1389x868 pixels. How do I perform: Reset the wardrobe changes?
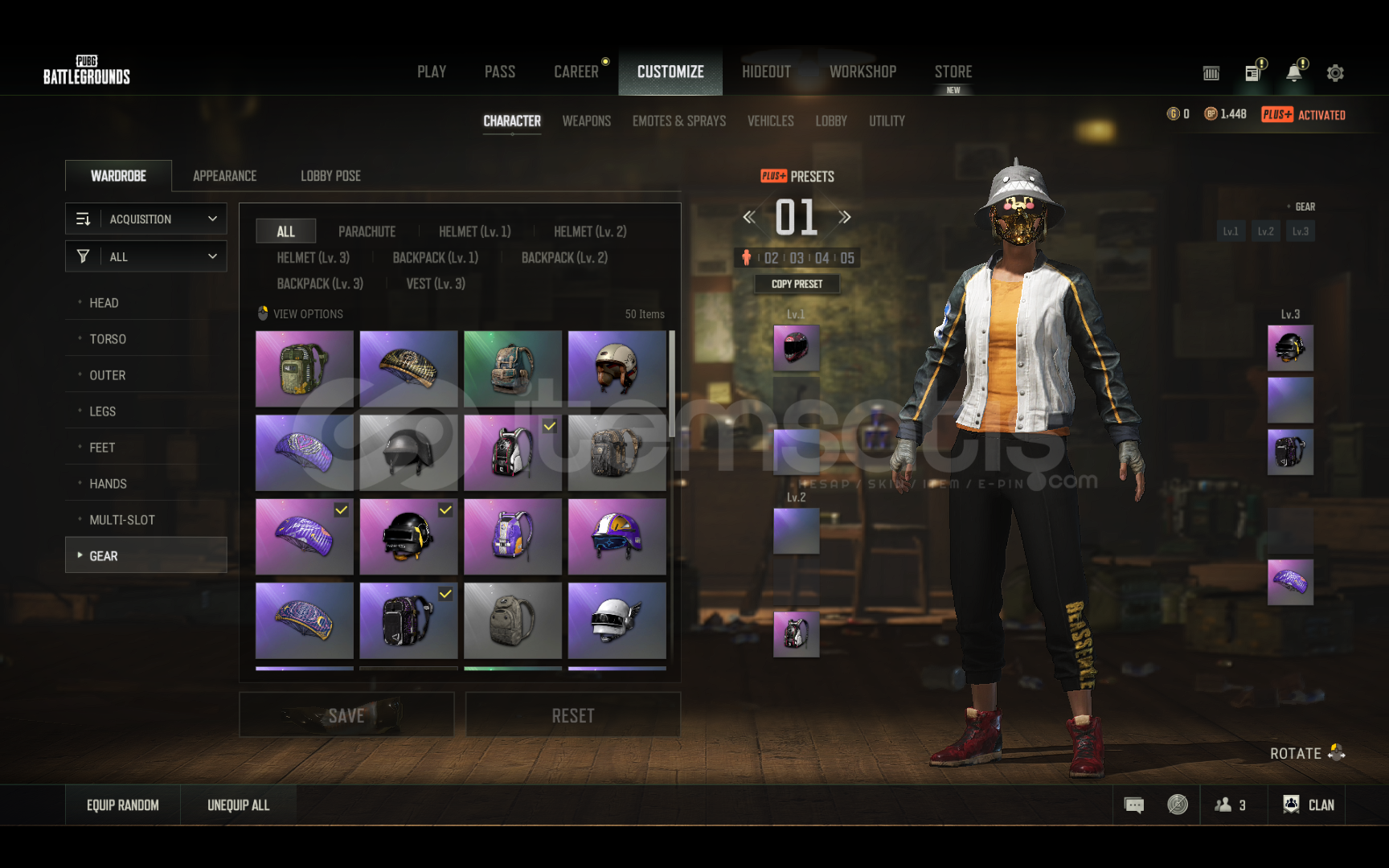pyautogui.click(x=572, y=715)
